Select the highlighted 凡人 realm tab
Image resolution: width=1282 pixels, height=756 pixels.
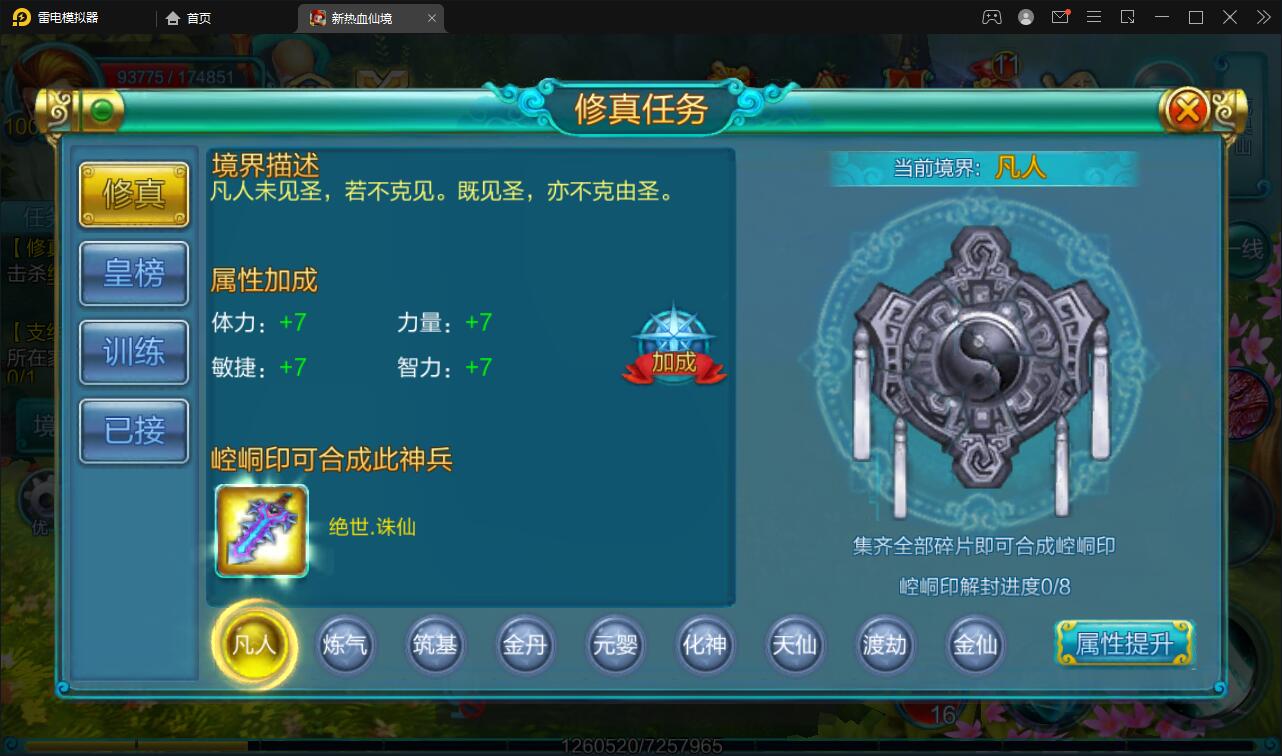point(255,645)
